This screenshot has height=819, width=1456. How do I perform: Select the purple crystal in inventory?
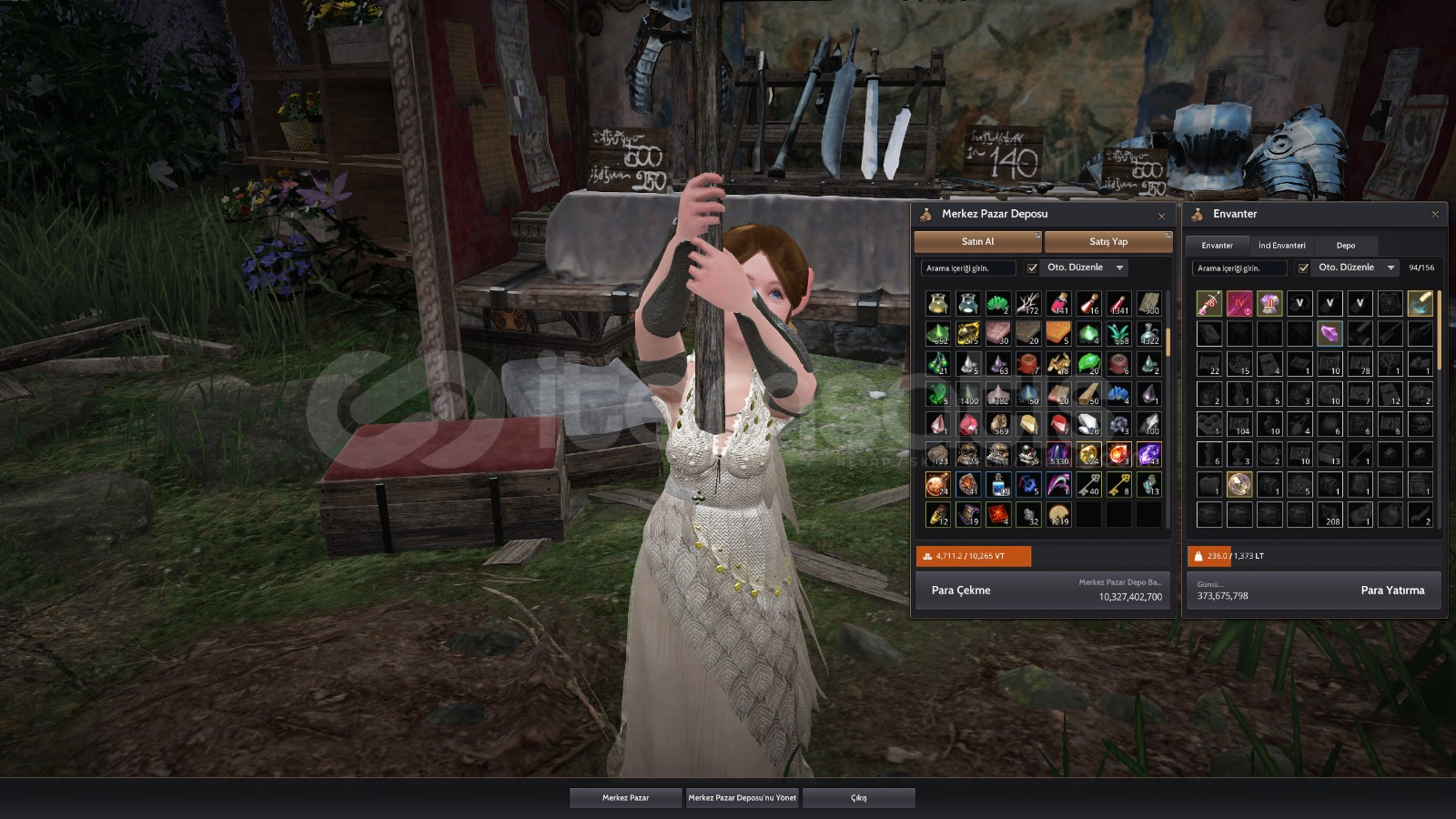[x=1330, y=333]
